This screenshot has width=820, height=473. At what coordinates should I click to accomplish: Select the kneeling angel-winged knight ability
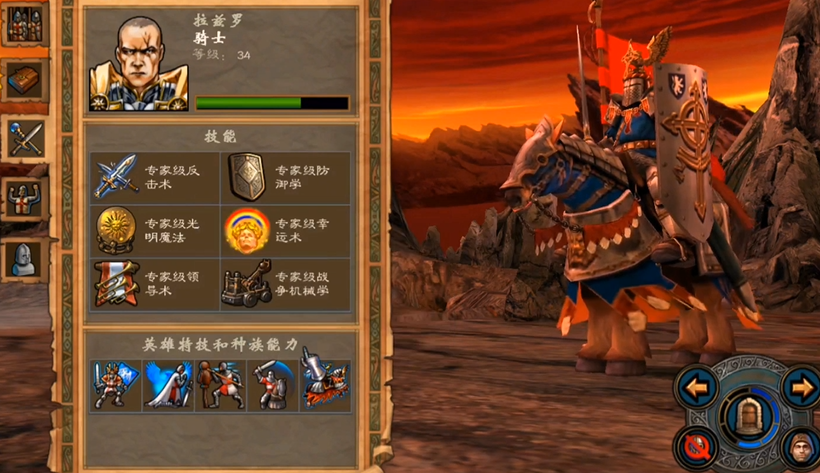[168, 384]
